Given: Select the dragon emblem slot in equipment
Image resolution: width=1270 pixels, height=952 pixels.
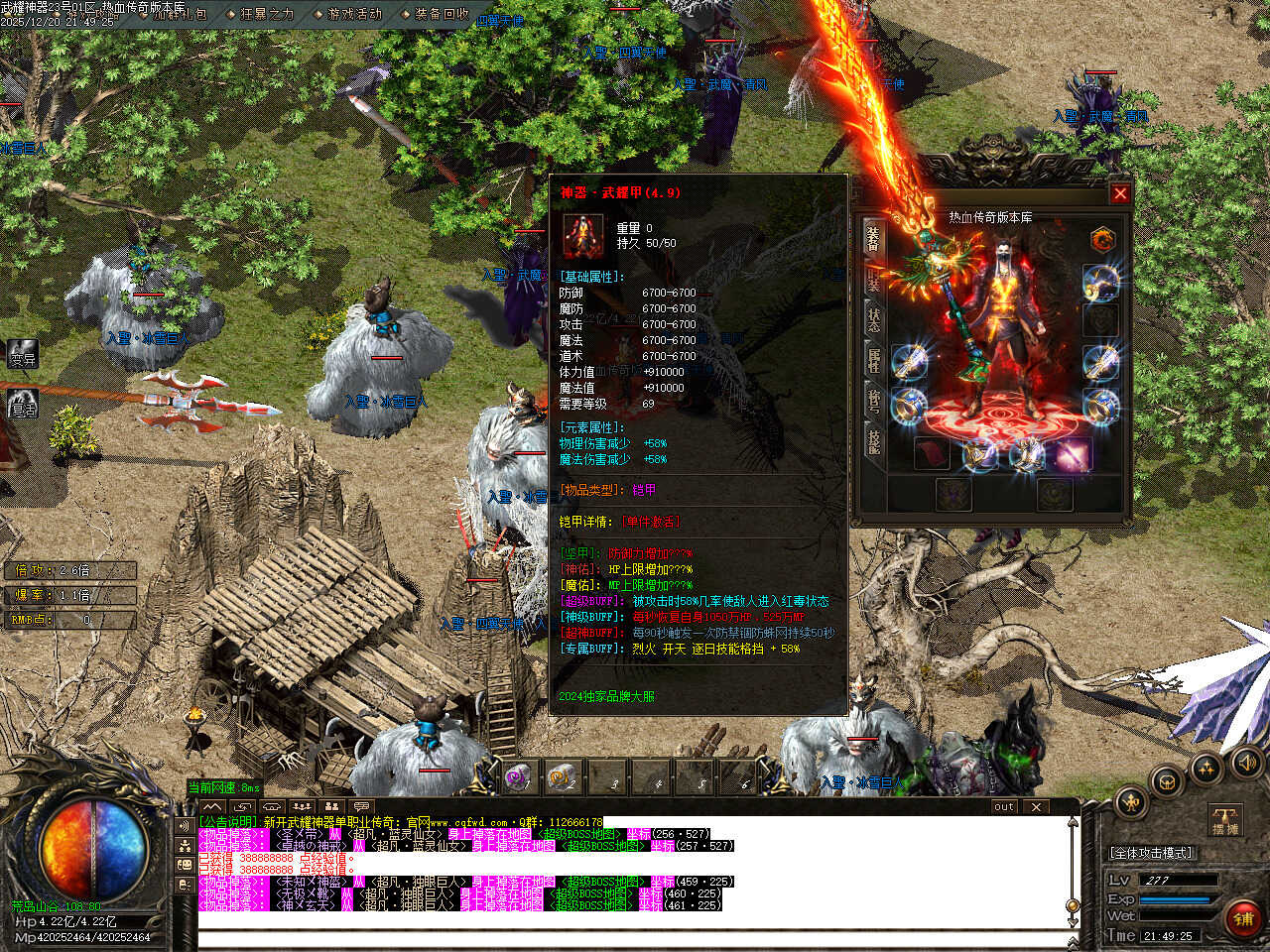Looking at the screenshot, I should (x=1102, y=240).
